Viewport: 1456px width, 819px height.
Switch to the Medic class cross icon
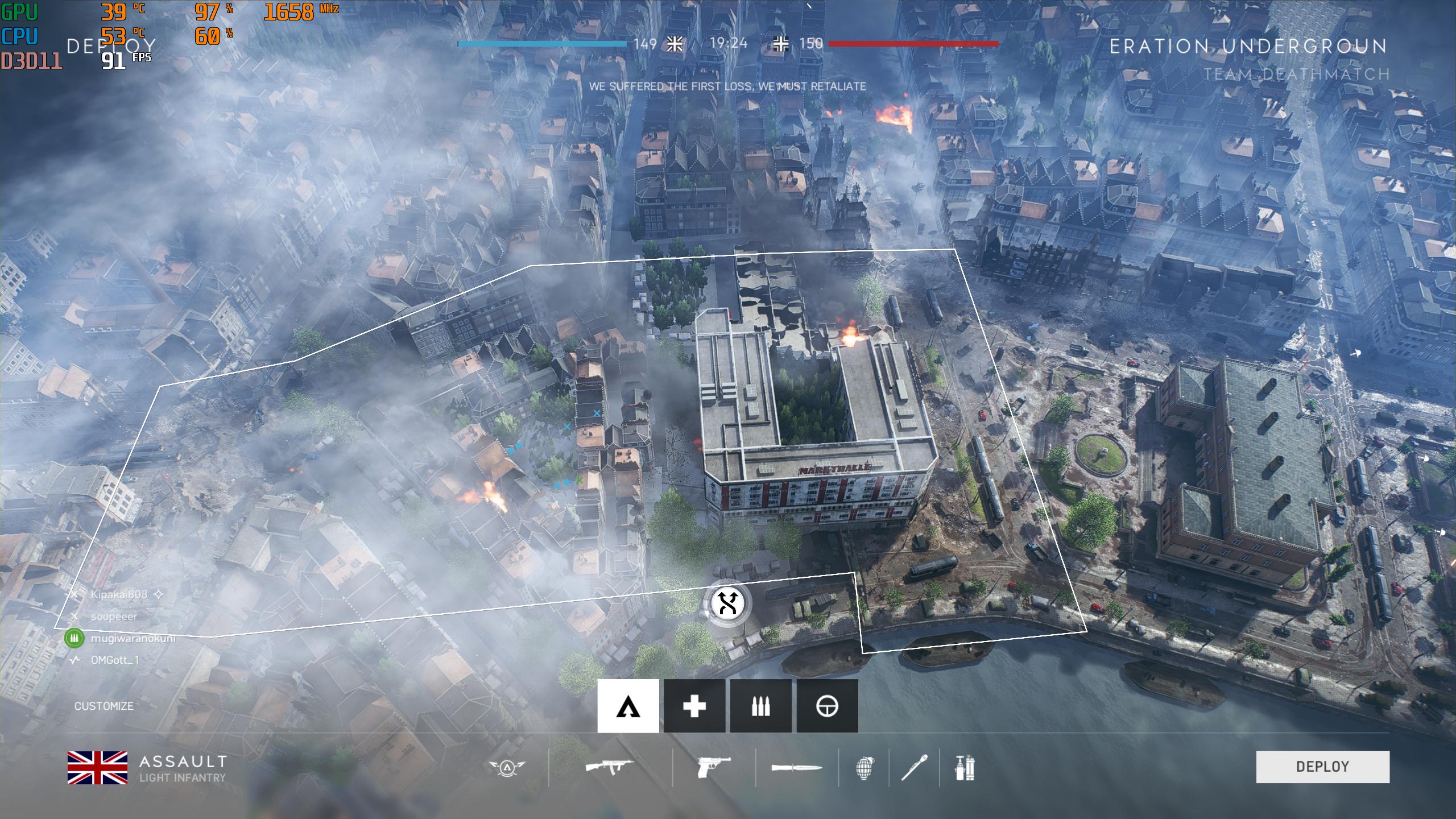click(694, 706)
